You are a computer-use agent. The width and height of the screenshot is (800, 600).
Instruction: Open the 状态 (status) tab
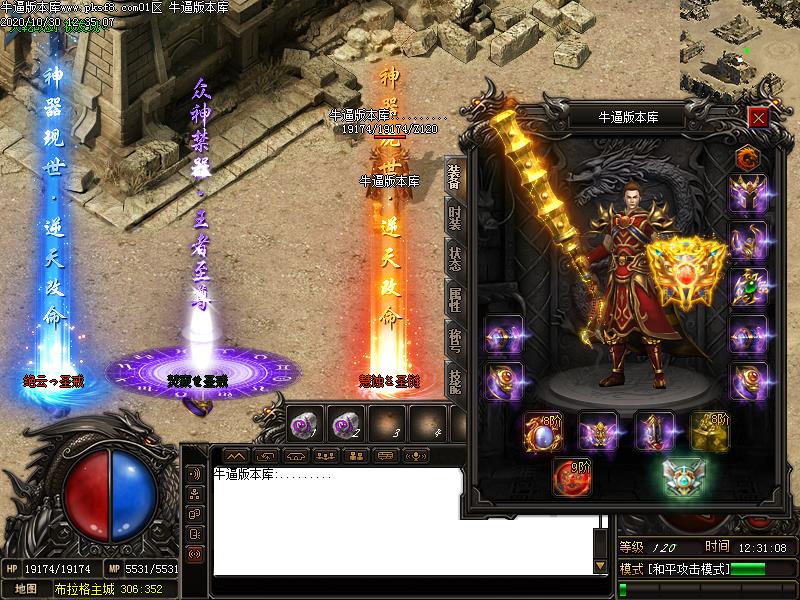(x=454, y=258)
